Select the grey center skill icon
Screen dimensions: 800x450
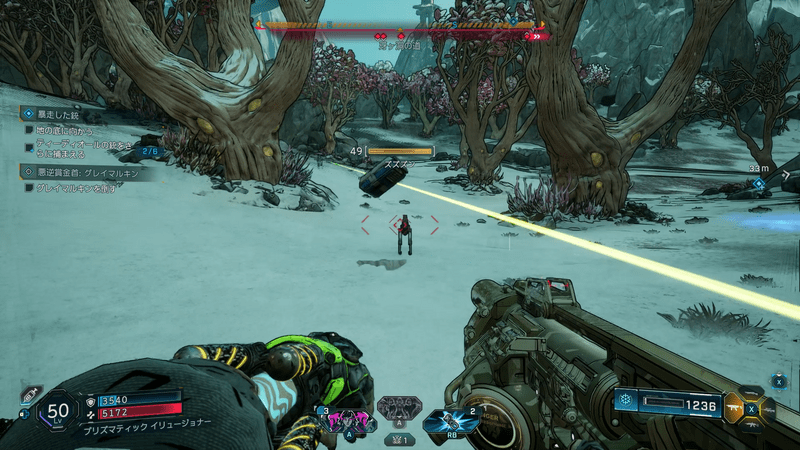tap(398, 407)
